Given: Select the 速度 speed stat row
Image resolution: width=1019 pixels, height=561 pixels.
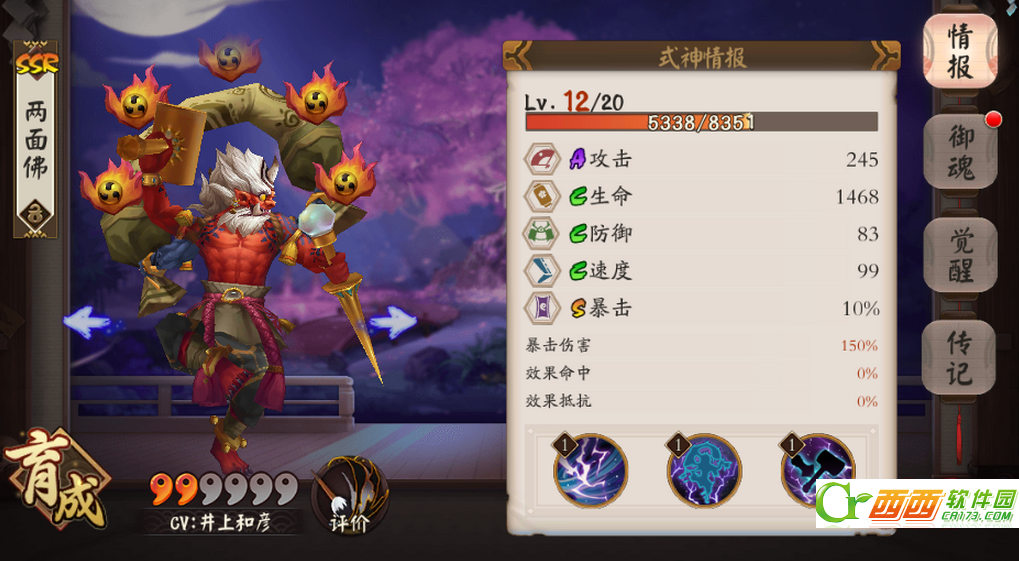Looking at the screenshot, I should 702,271.
